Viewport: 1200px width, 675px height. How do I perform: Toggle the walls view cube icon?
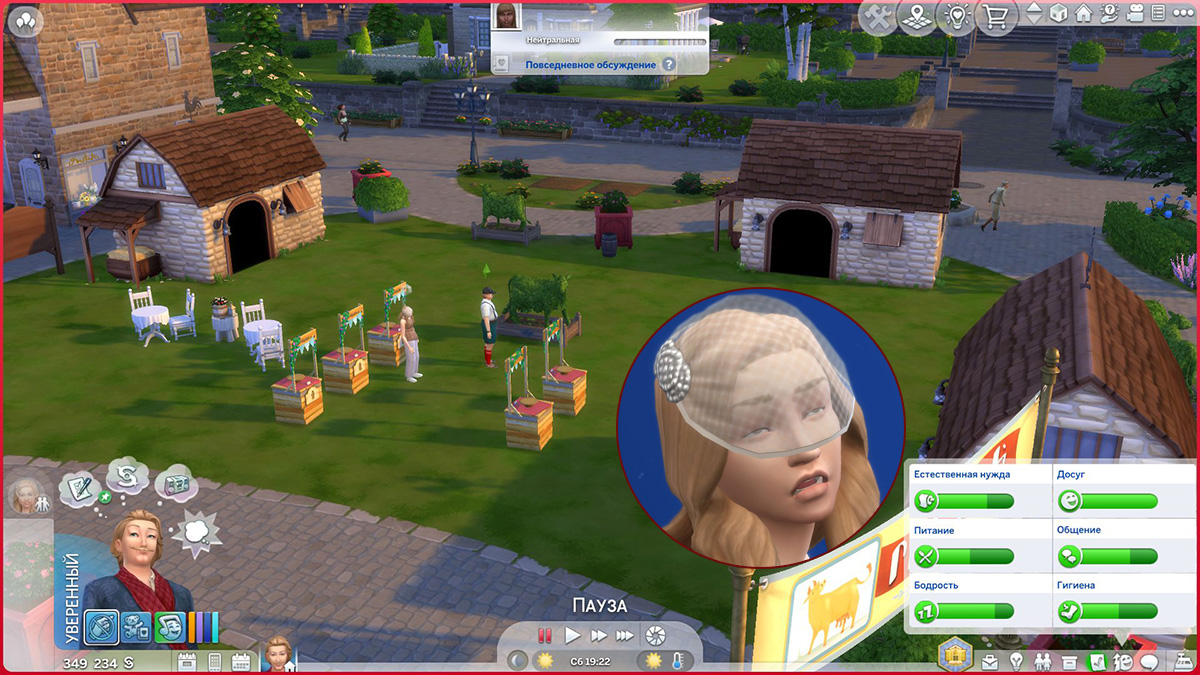pyautogui.click(x=1060, y=14)
